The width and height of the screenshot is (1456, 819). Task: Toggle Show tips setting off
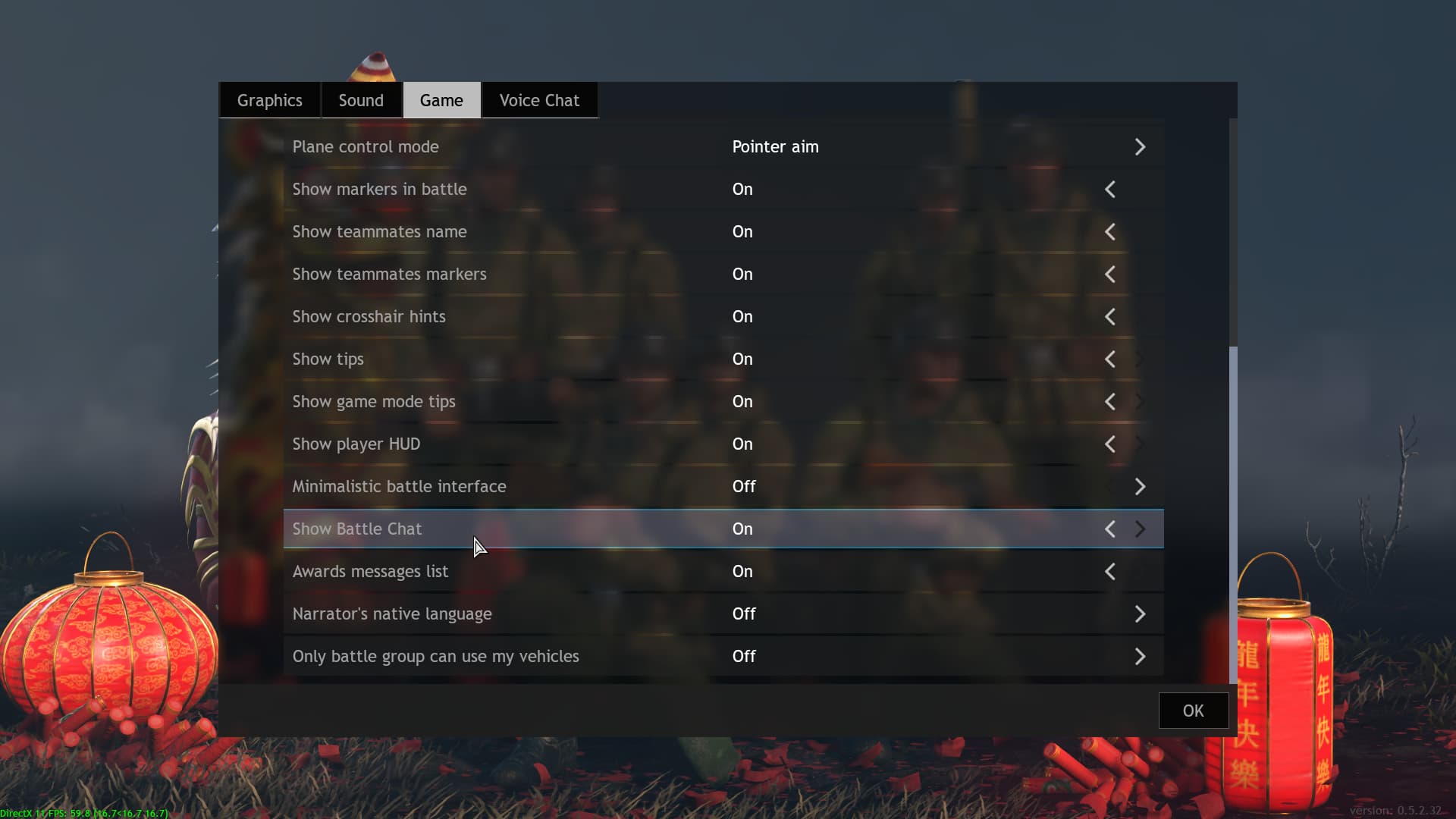[x=1110, y=359]
